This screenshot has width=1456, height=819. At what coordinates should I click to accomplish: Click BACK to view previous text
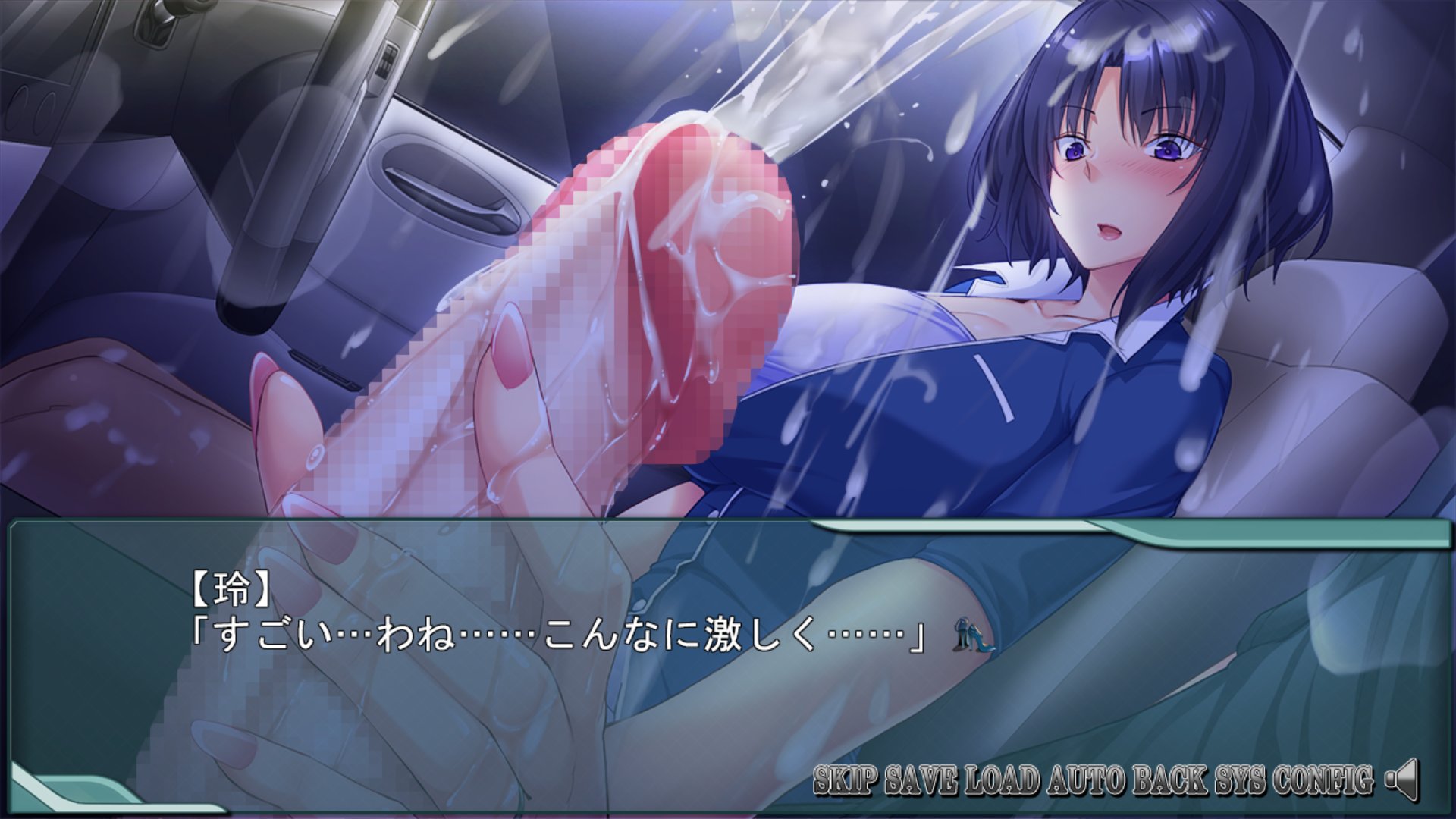click(x=1170, y=780)
